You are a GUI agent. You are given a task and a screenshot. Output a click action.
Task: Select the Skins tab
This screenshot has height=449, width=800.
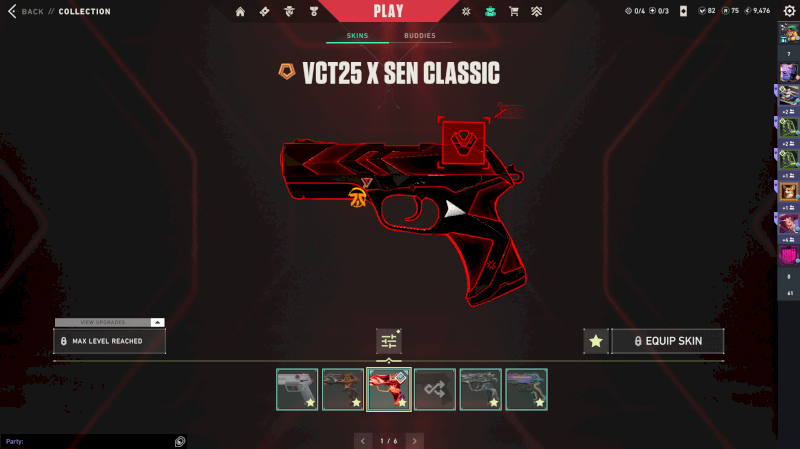click(357, 36)
